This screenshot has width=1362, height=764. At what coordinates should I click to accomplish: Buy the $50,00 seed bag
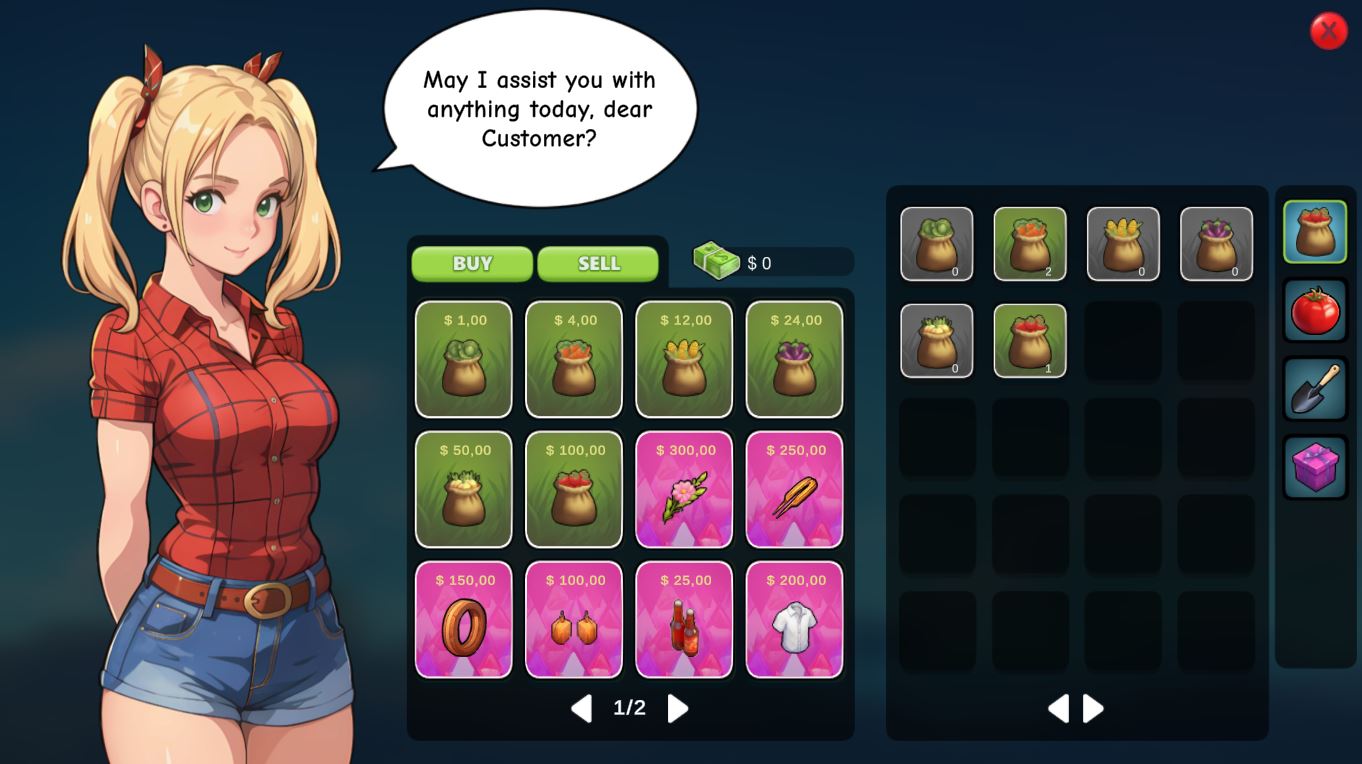464,489
